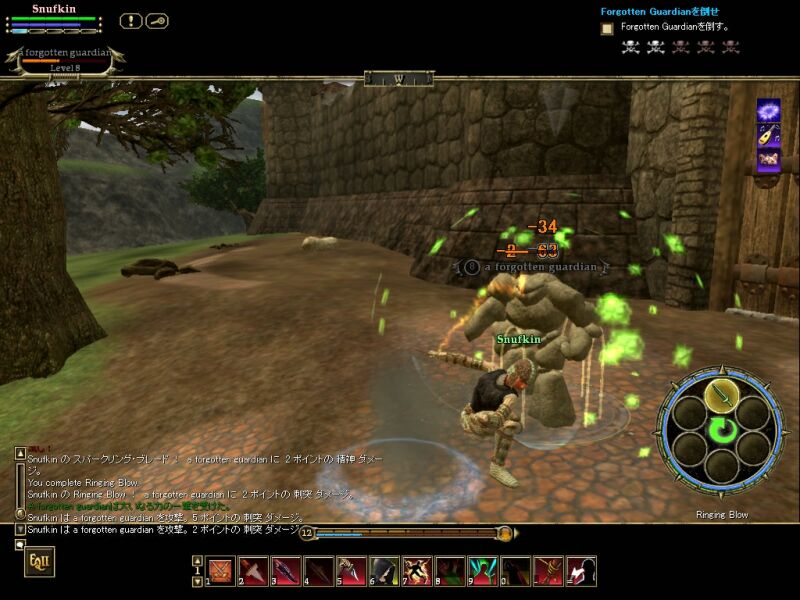Select the forgotten guardian target frame
The image size is (800, 600).
64,61
